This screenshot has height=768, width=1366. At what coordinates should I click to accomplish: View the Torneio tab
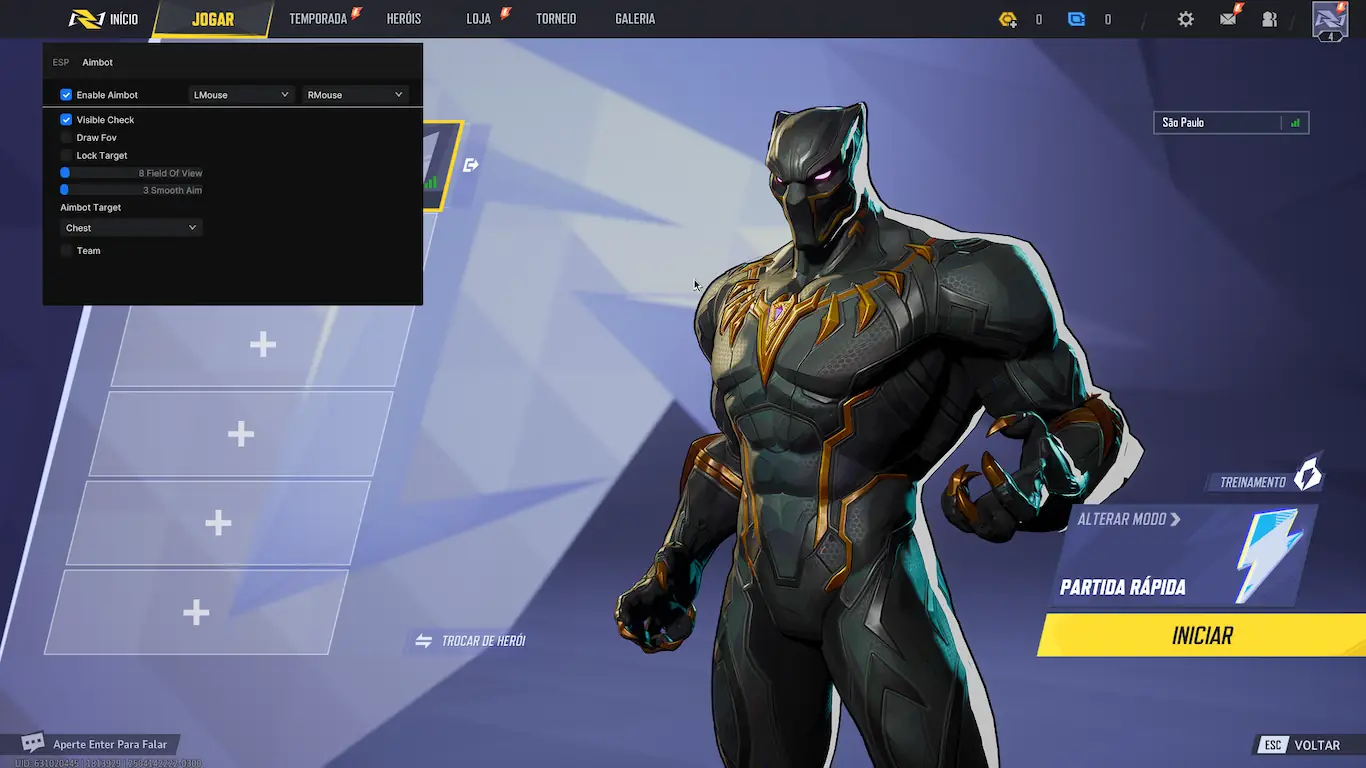[x=556, y=19]
